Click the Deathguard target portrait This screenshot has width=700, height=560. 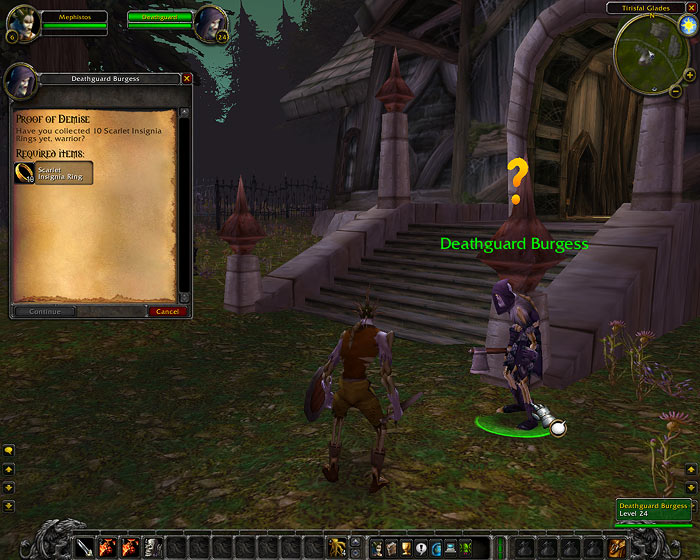pyautogui.click(x=212, y=21)
